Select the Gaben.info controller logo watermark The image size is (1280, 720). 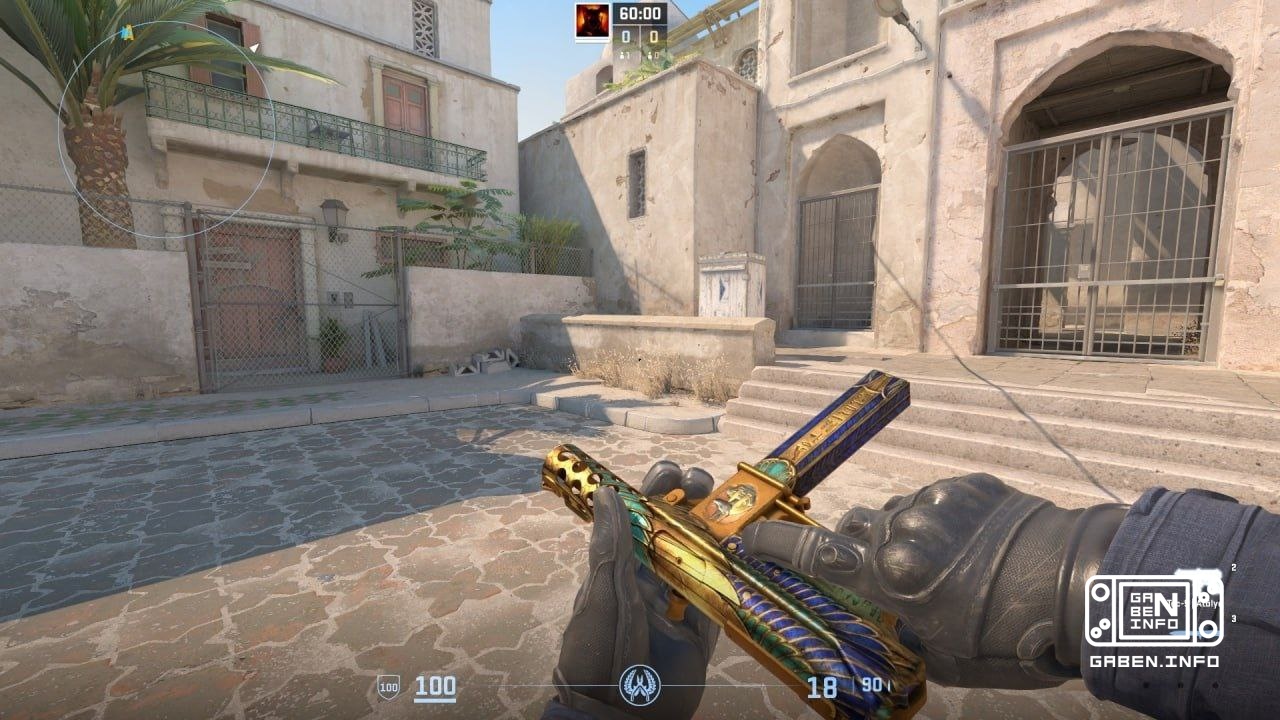point(1155,610)
